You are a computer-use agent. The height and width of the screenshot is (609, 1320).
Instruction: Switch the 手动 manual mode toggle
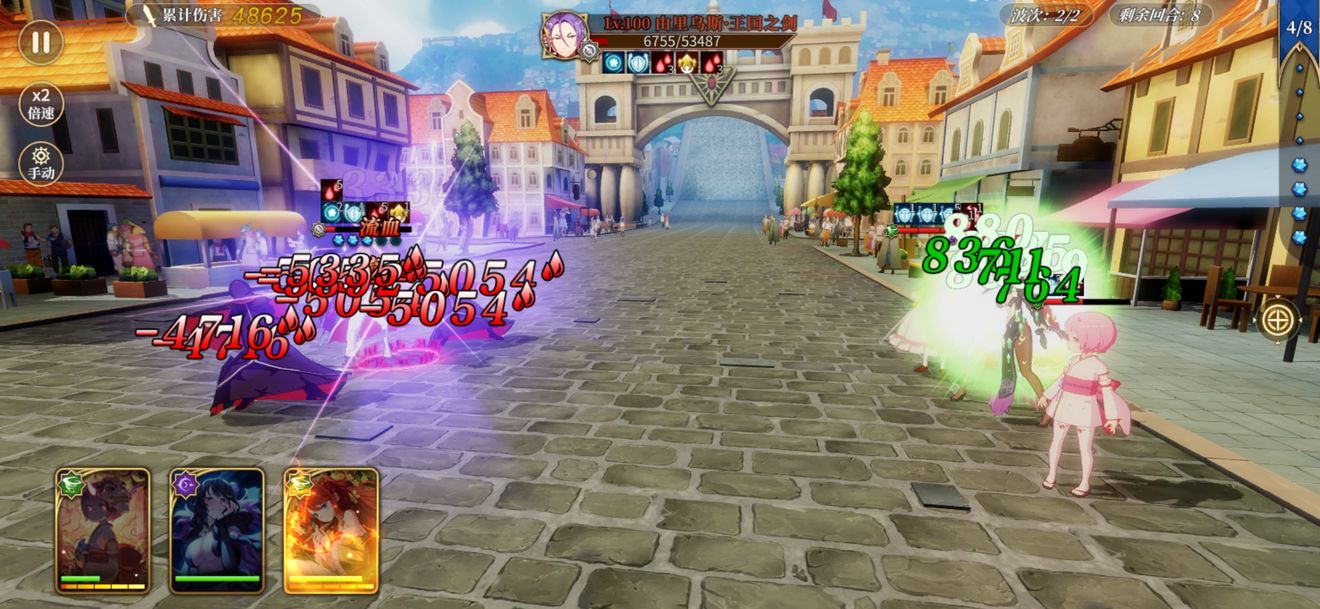point(41,162)
